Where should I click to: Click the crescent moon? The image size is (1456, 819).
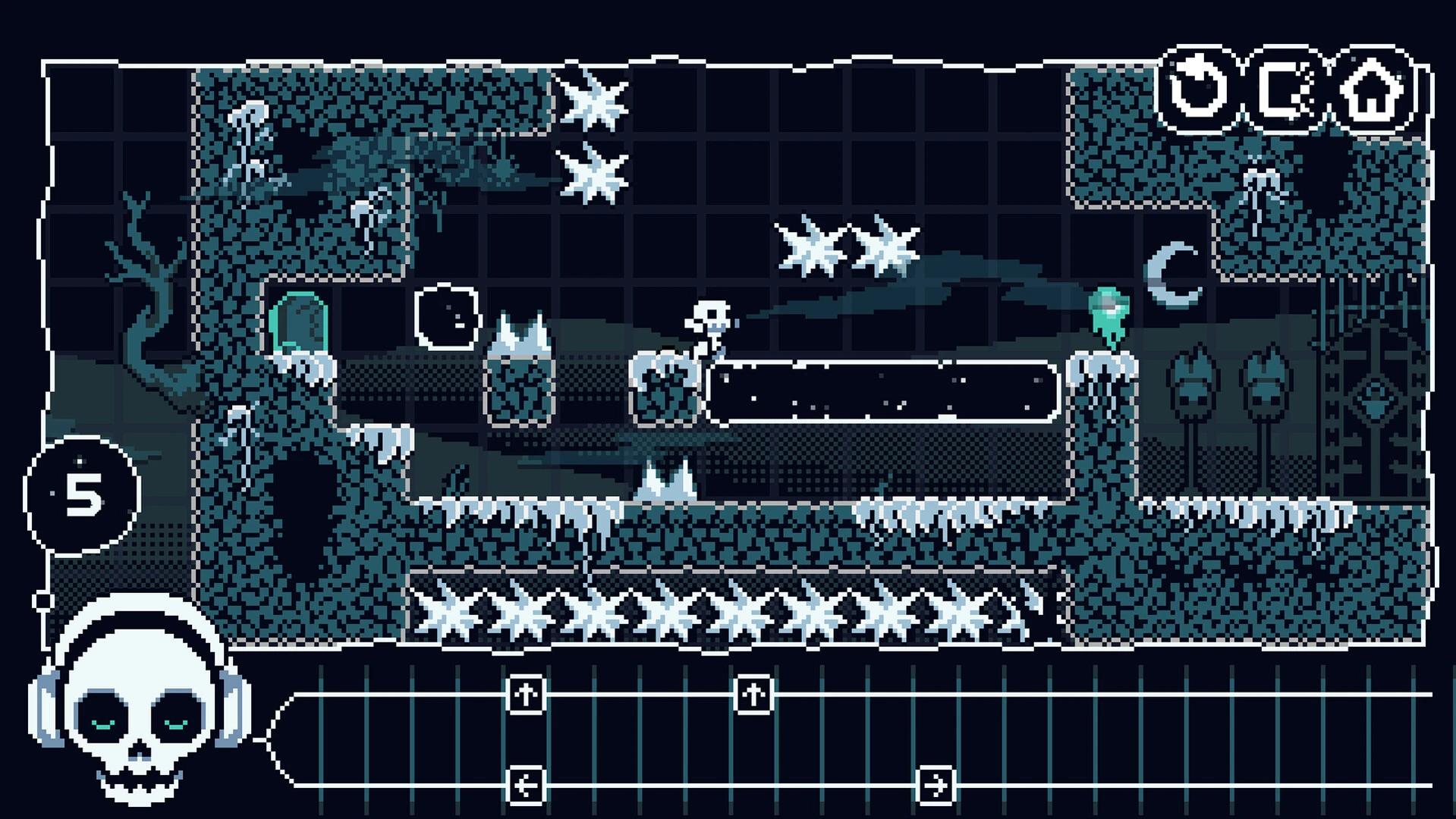point(1174,273)
